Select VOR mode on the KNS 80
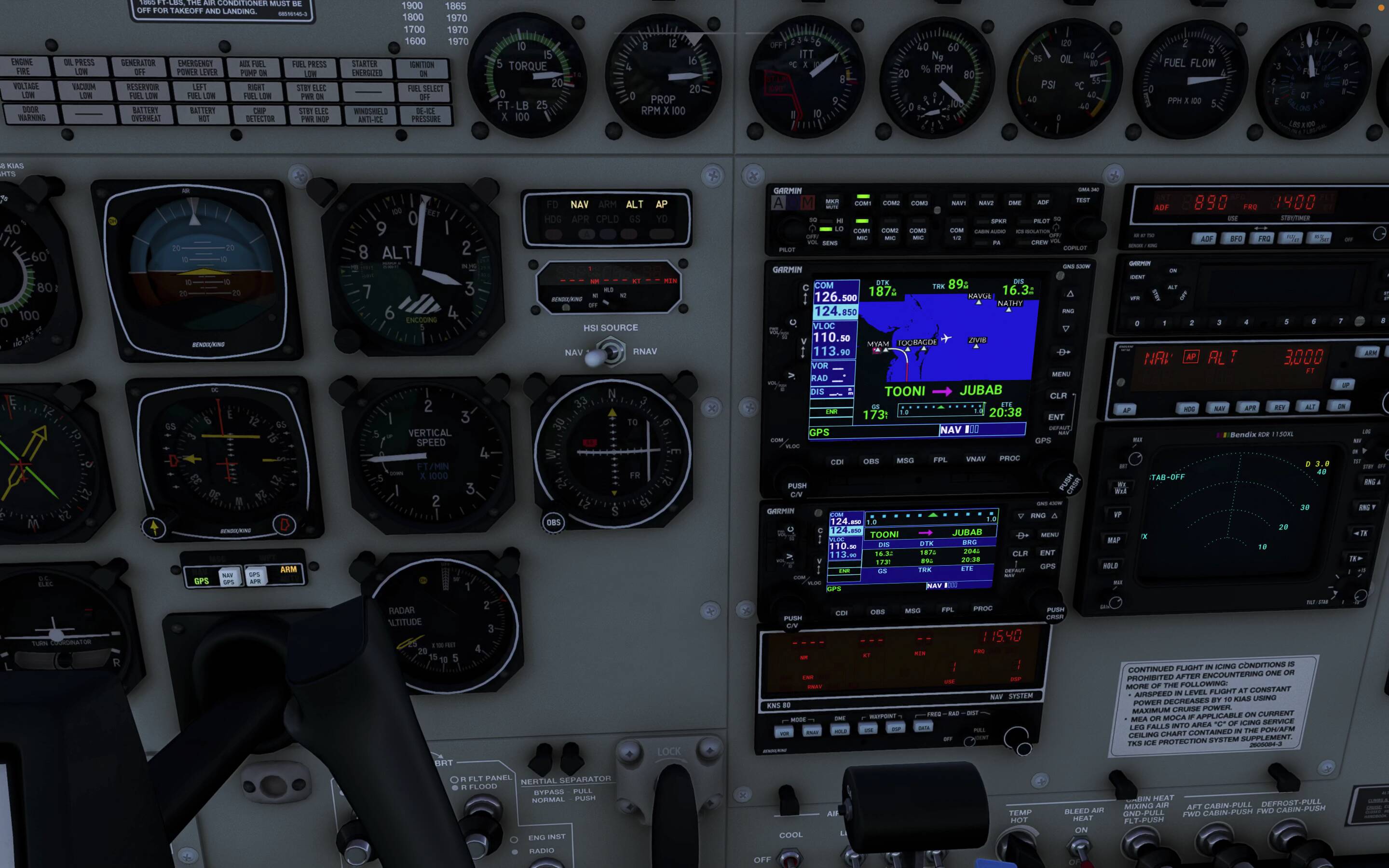 (784, 732)
